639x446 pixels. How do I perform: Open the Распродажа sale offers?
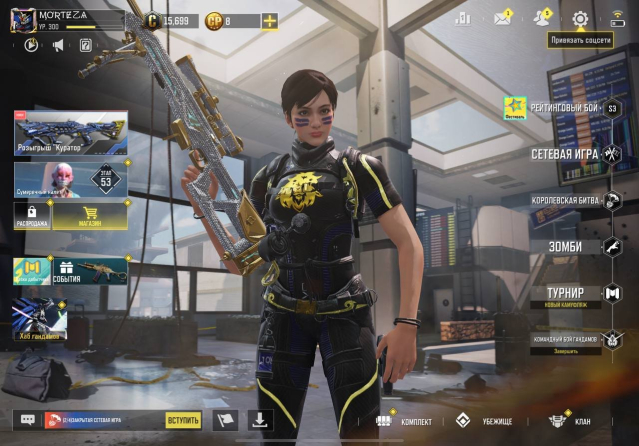(30, 213)
